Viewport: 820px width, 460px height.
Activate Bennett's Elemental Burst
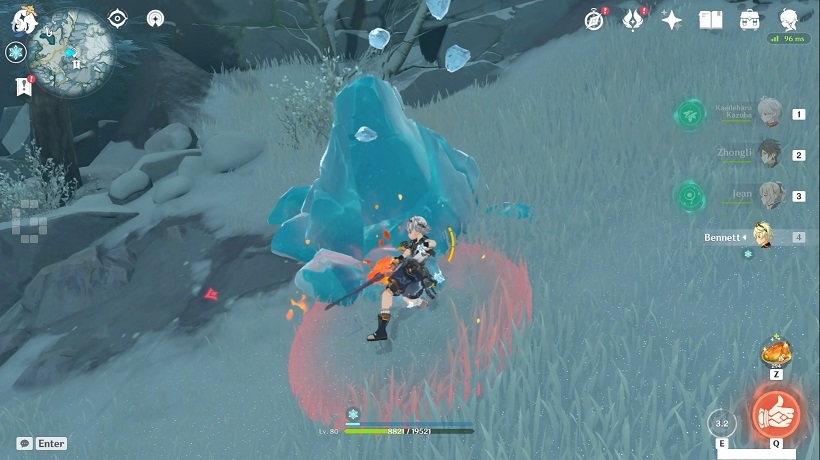point(775,413)
